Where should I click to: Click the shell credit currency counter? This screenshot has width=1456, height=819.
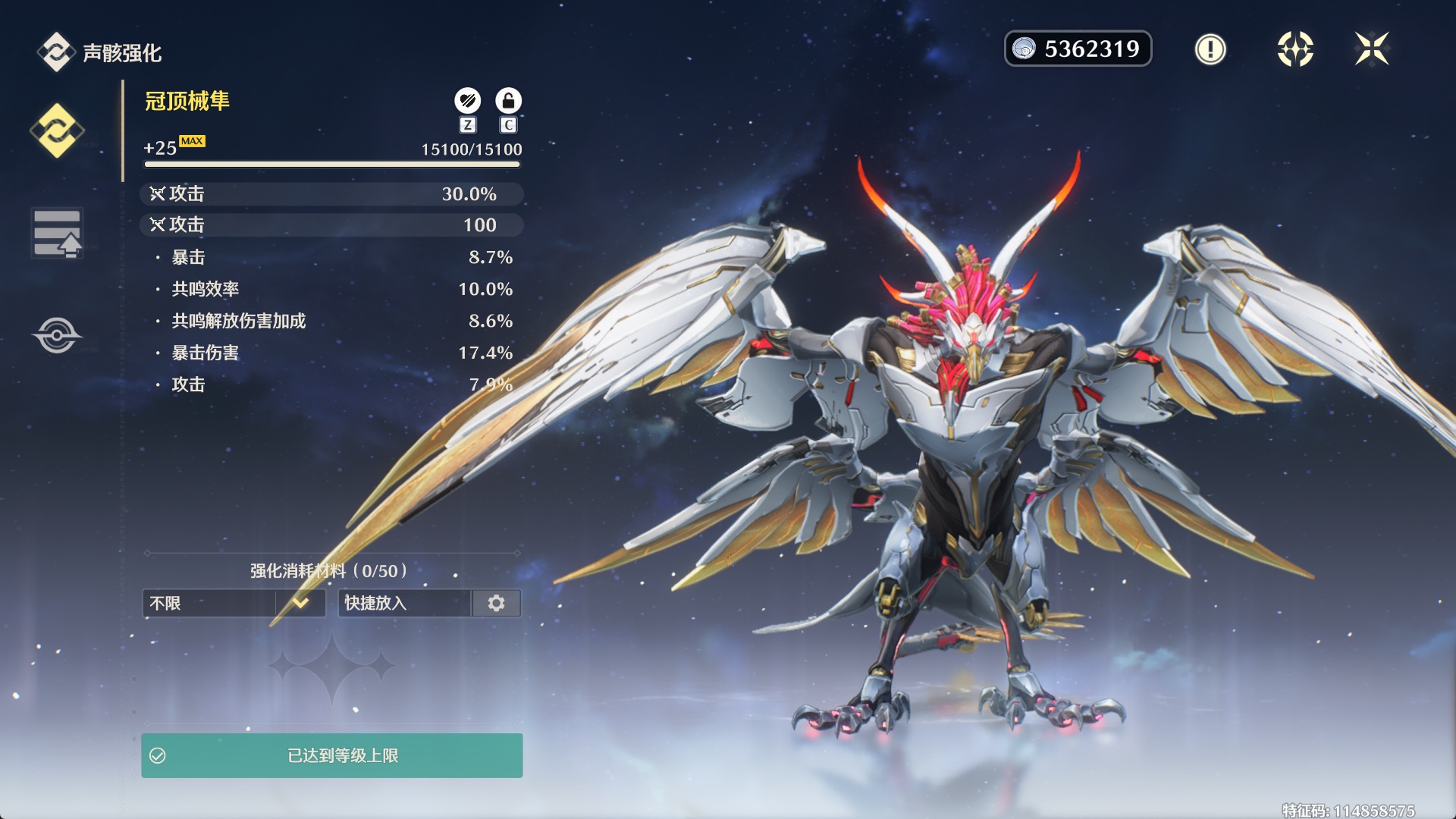(x=1078, y=49)
